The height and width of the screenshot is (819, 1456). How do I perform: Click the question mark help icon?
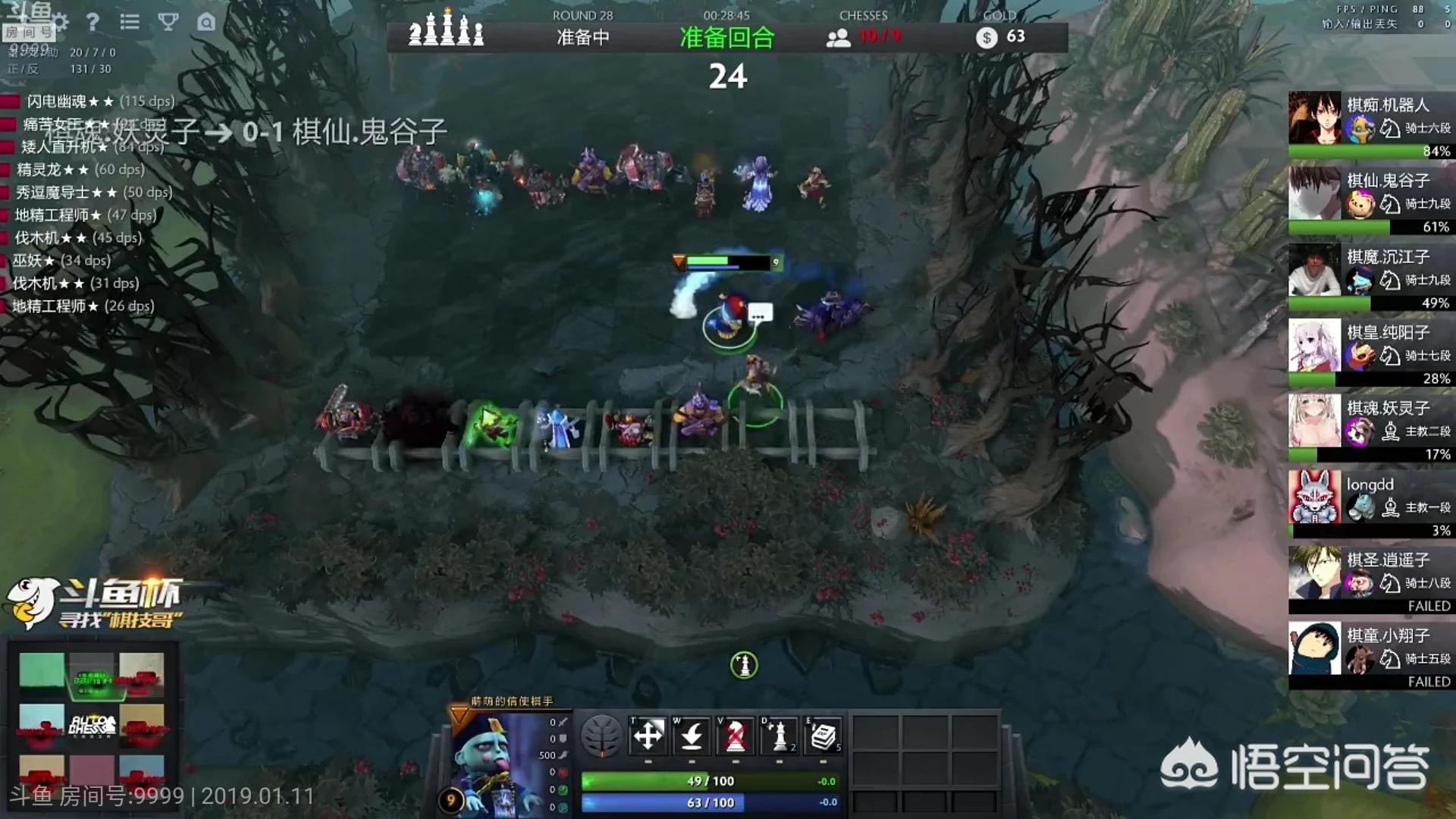[93, 22]
